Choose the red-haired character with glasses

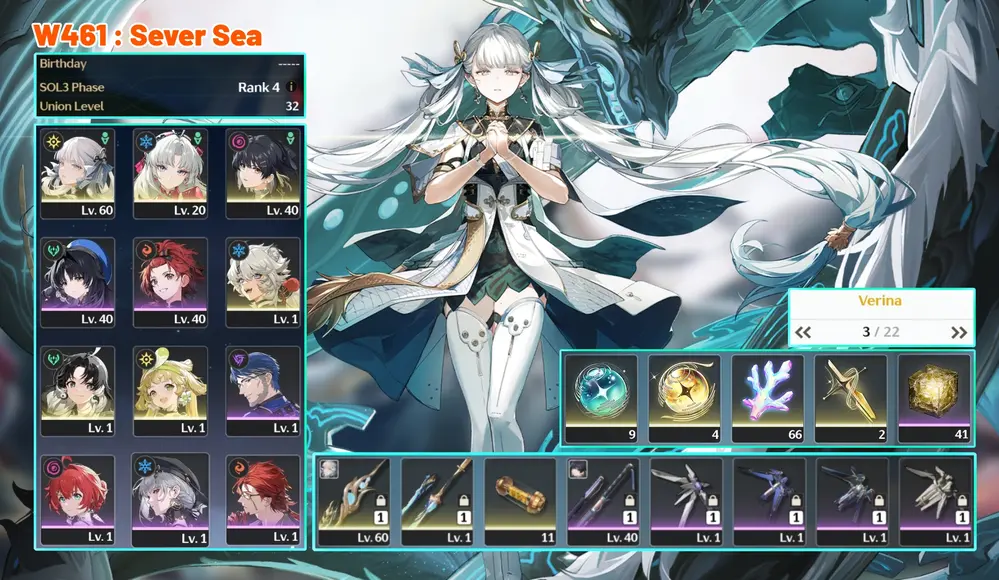(x=262, y=499)
